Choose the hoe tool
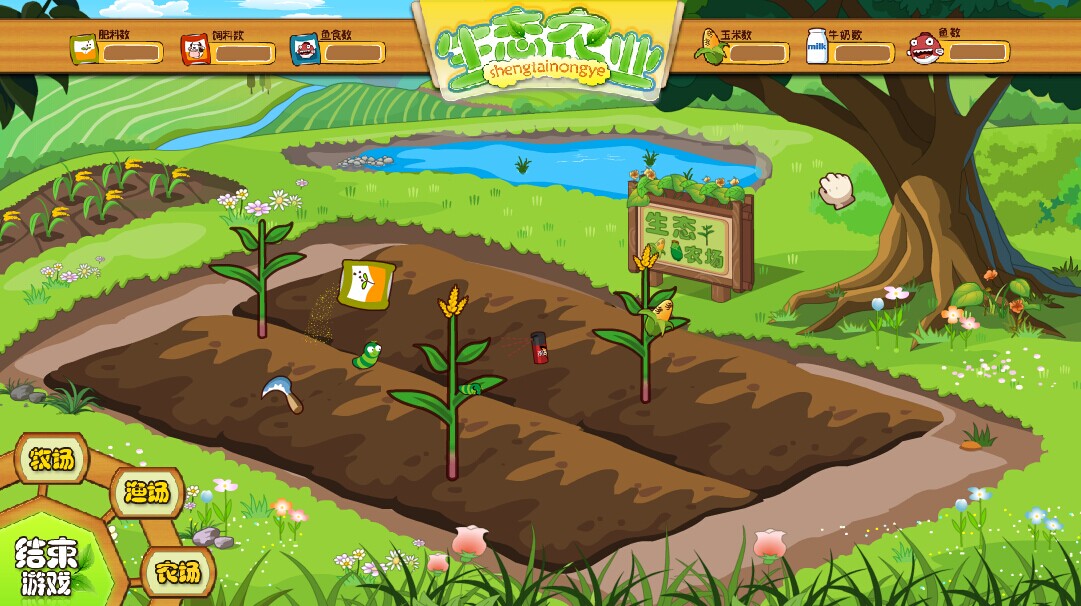The height and width of the screenshot is (606, 1081). coord(281,393)
